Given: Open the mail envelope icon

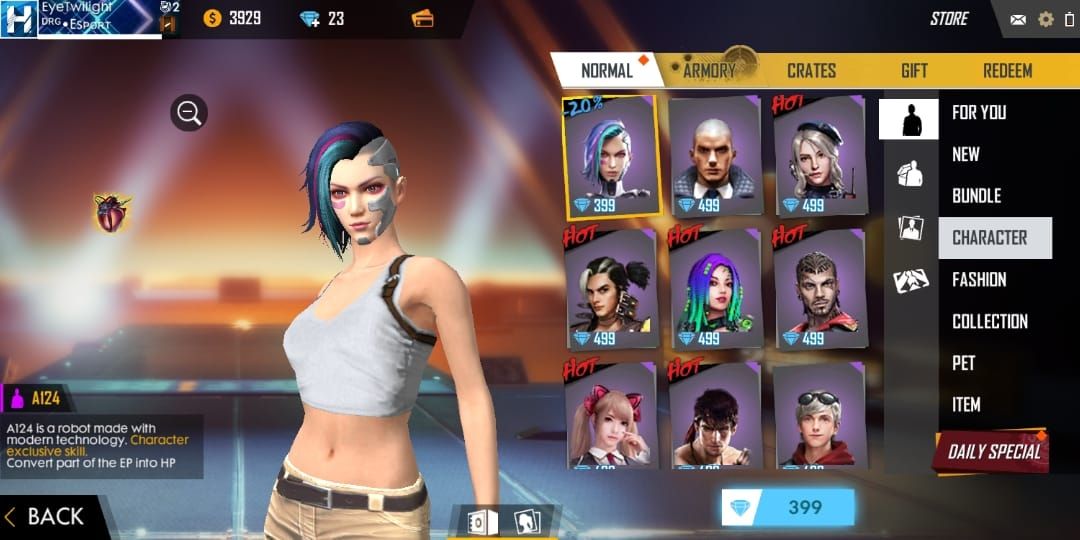Looking at the screenshot, I should click(1018, 19).
